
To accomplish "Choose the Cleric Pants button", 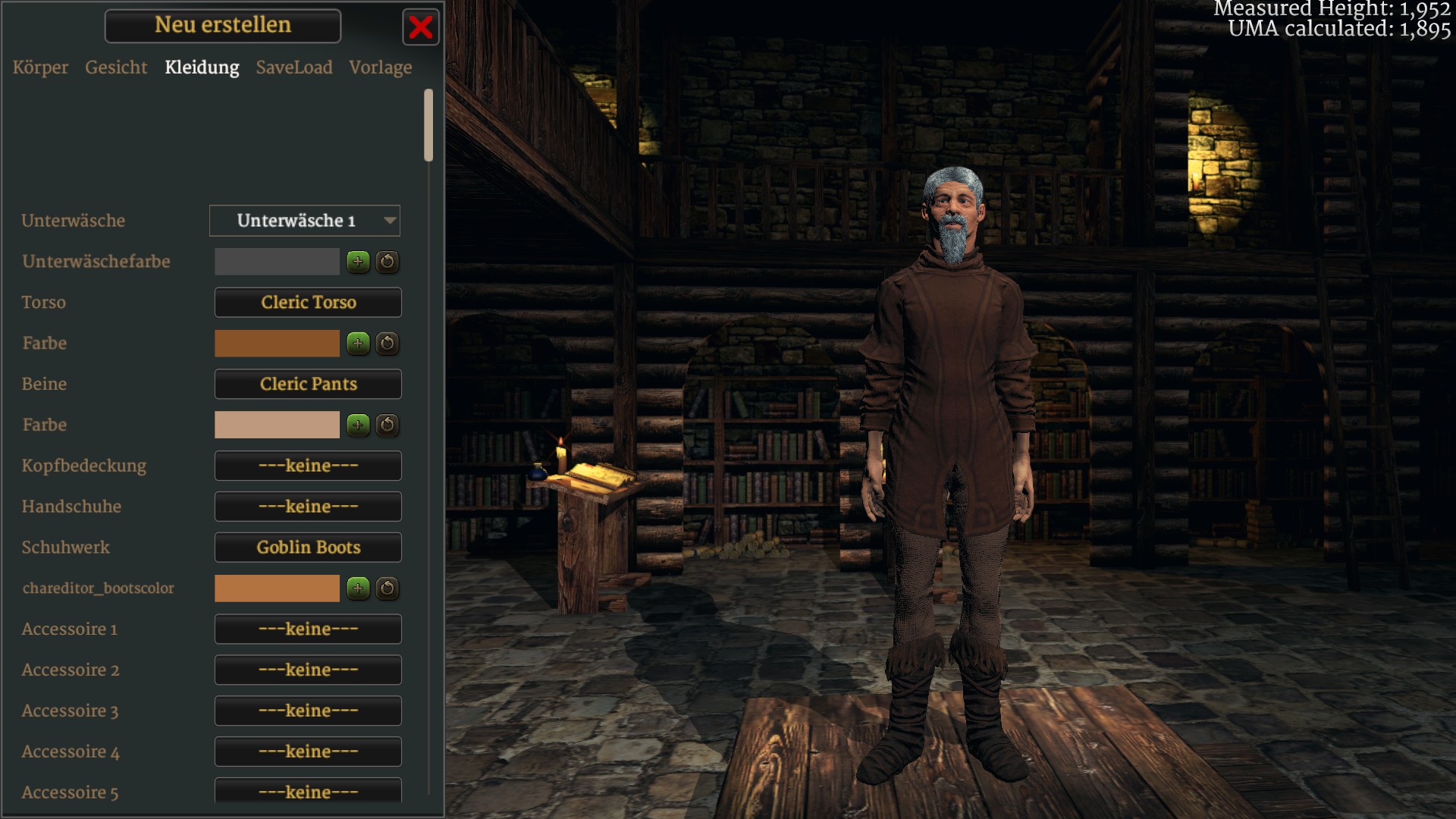I will pyautogui.click(x=308, y=384).
